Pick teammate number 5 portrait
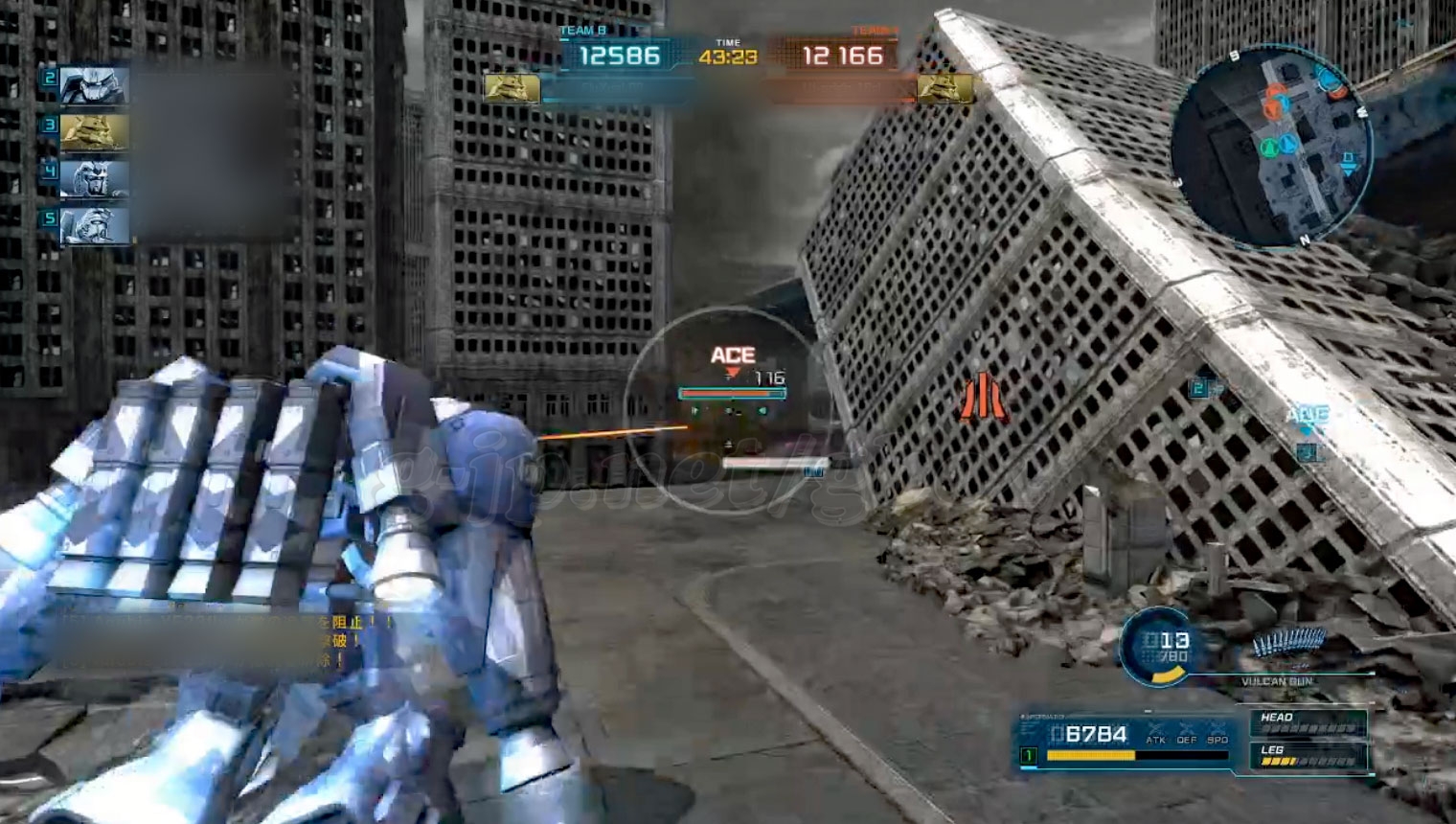 point(94,226)
